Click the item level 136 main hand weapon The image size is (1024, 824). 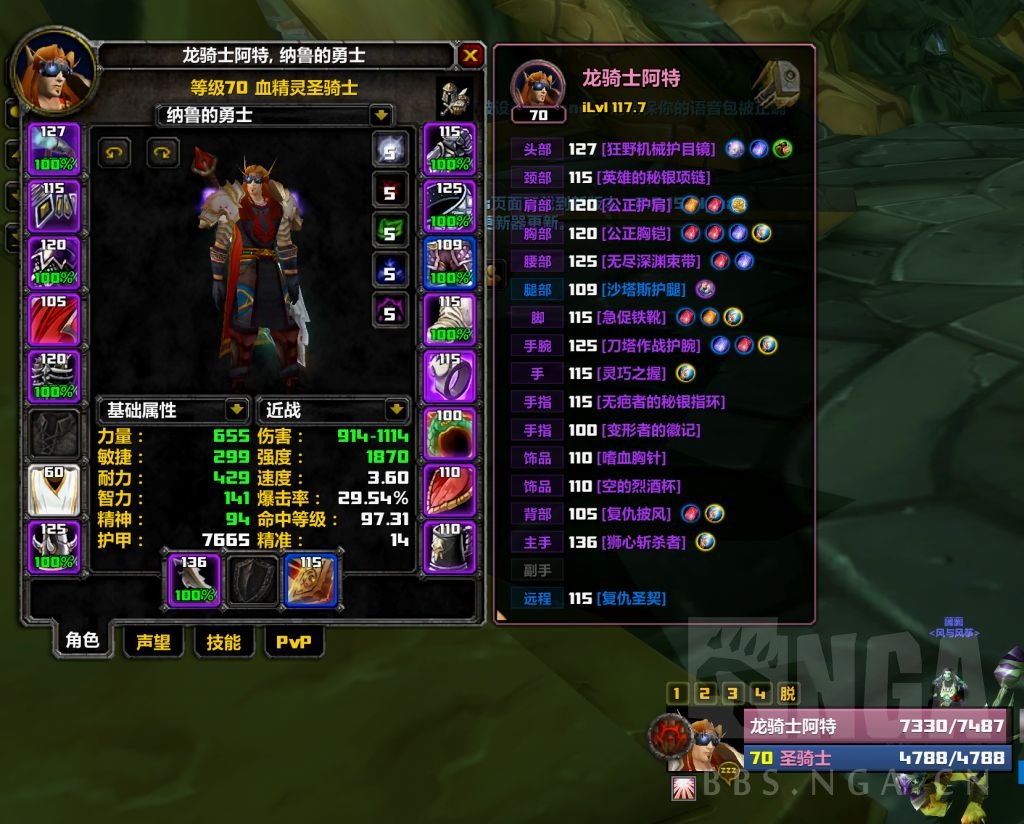(x=194, y=580)
